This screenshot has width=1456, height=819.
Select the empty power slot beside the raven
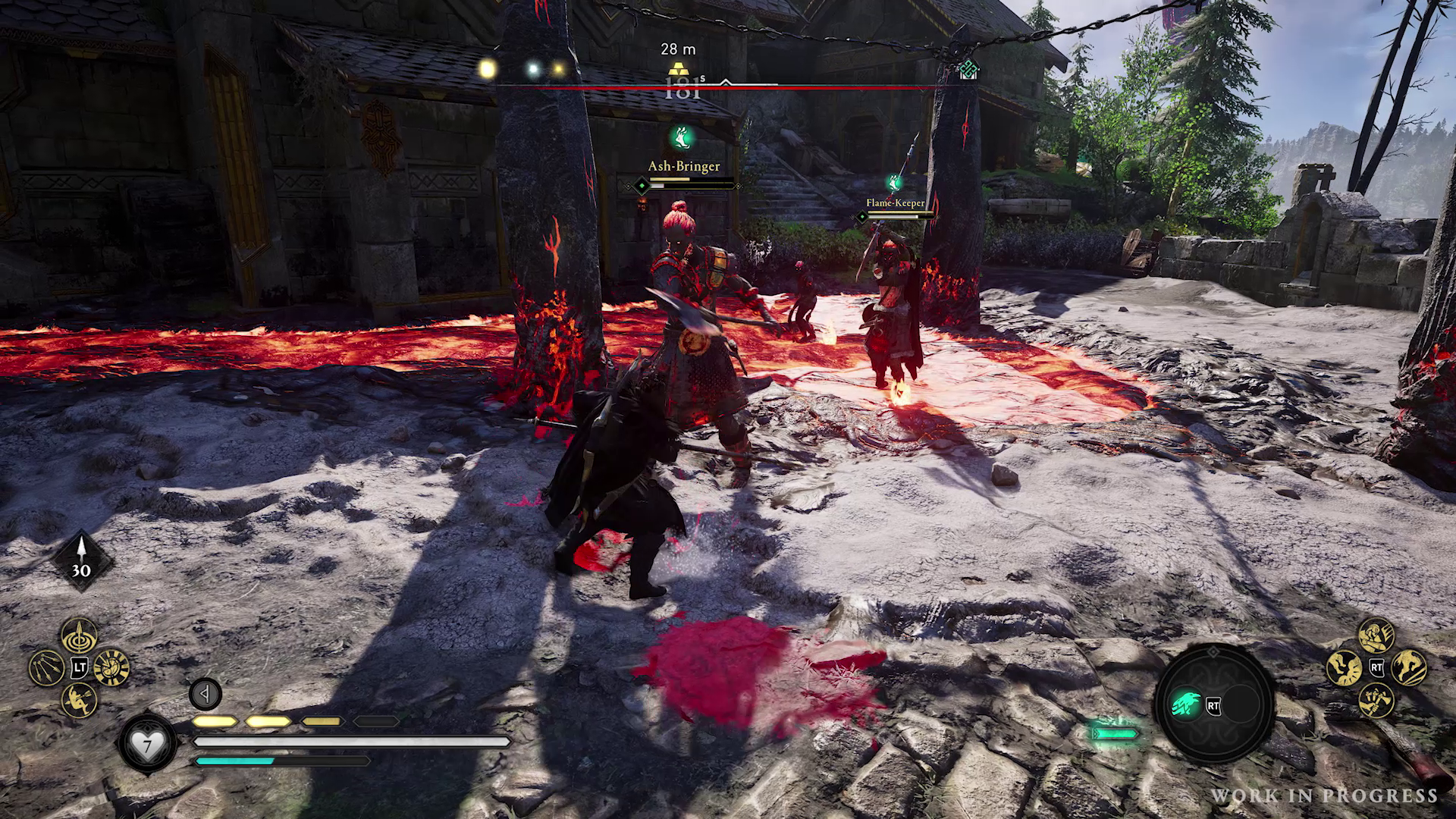1242,705
